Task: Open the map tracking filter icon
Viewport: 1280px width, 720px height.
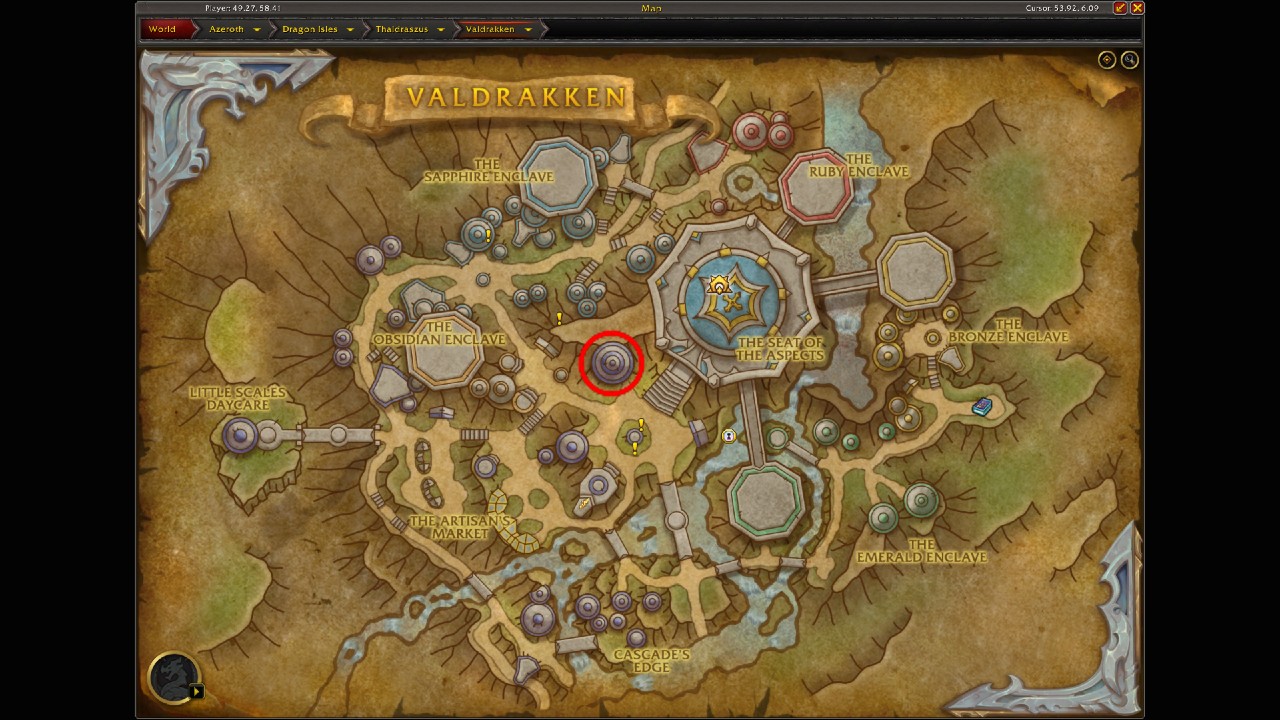Action: click(1106, 60)
